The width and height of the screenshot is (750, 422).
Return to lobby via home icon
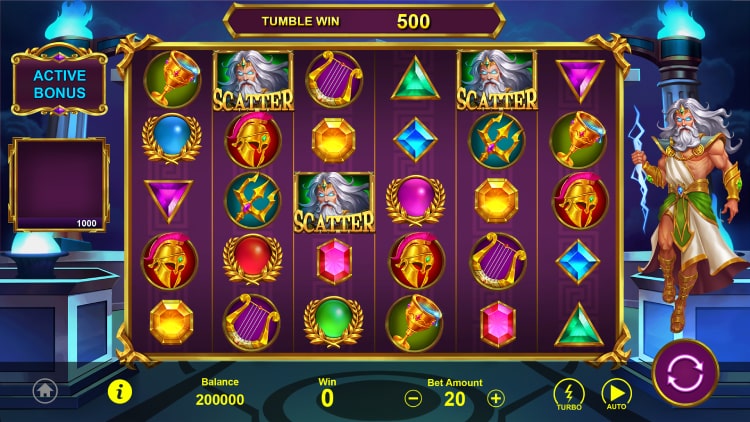pos(44,391)
